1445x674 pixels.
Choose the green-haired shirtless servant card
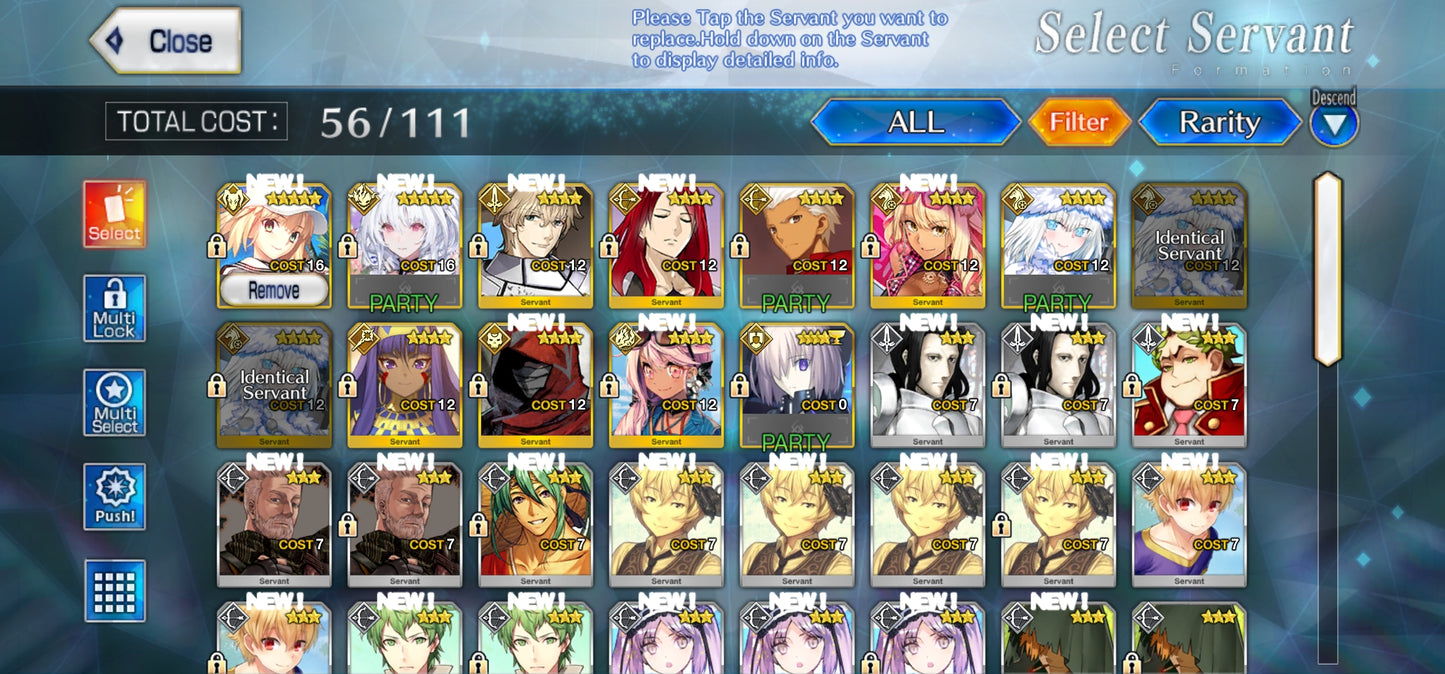click(x=535, y=523)
